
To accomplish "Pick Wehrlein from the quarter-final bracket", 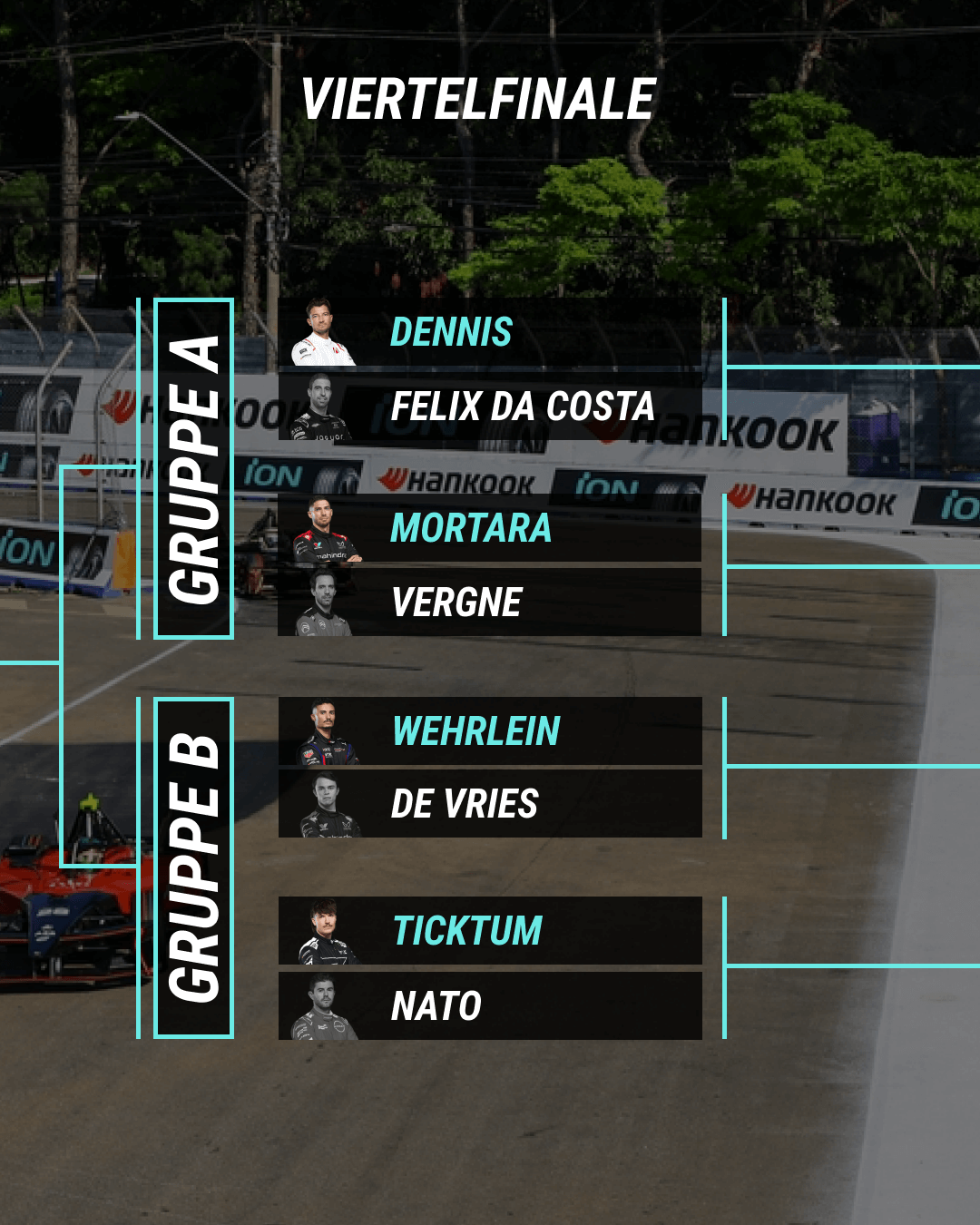I will pyautogui.click(x=490, y=731).
